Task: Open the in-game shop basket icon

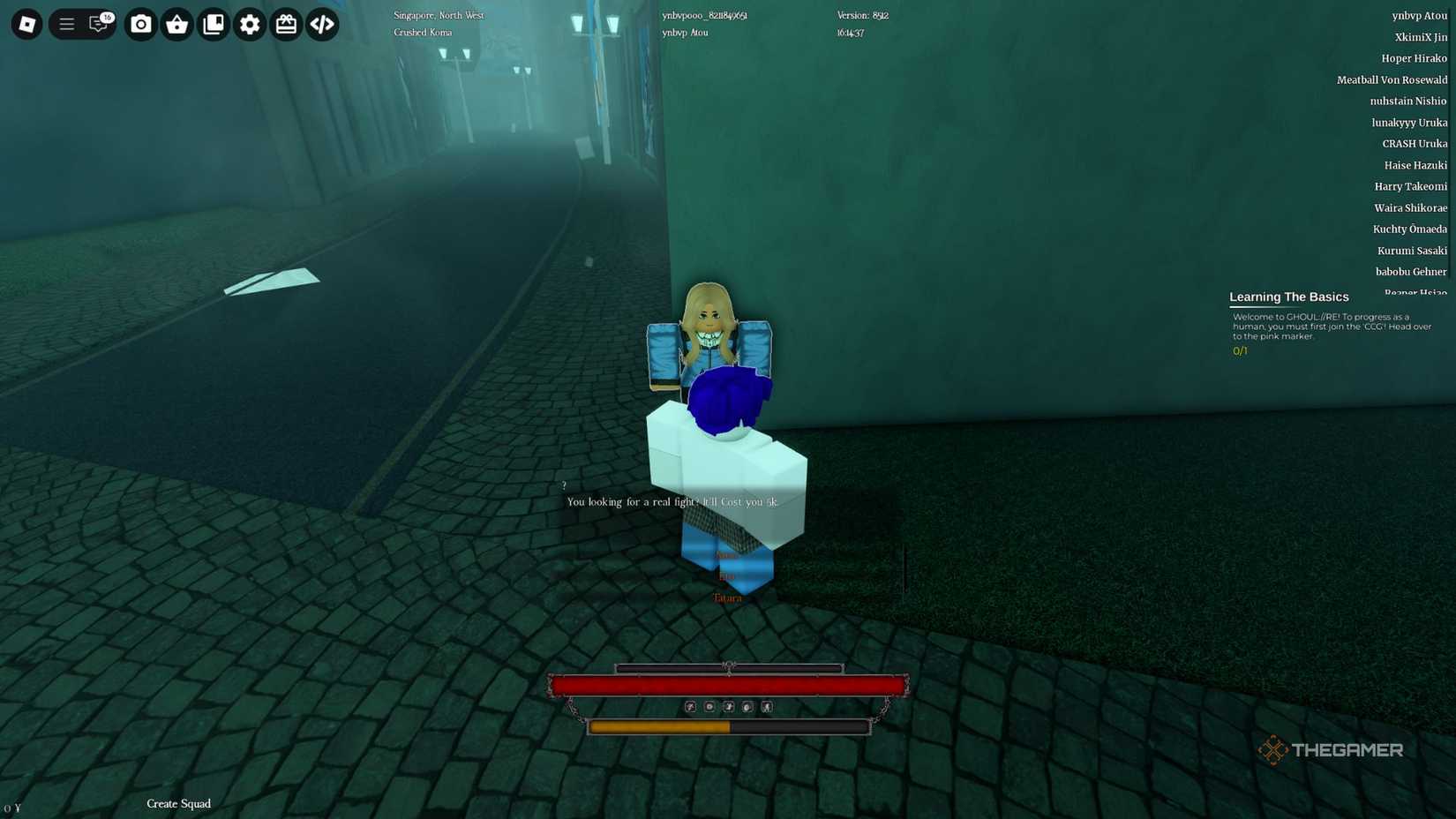Action: tap(176, 24)
